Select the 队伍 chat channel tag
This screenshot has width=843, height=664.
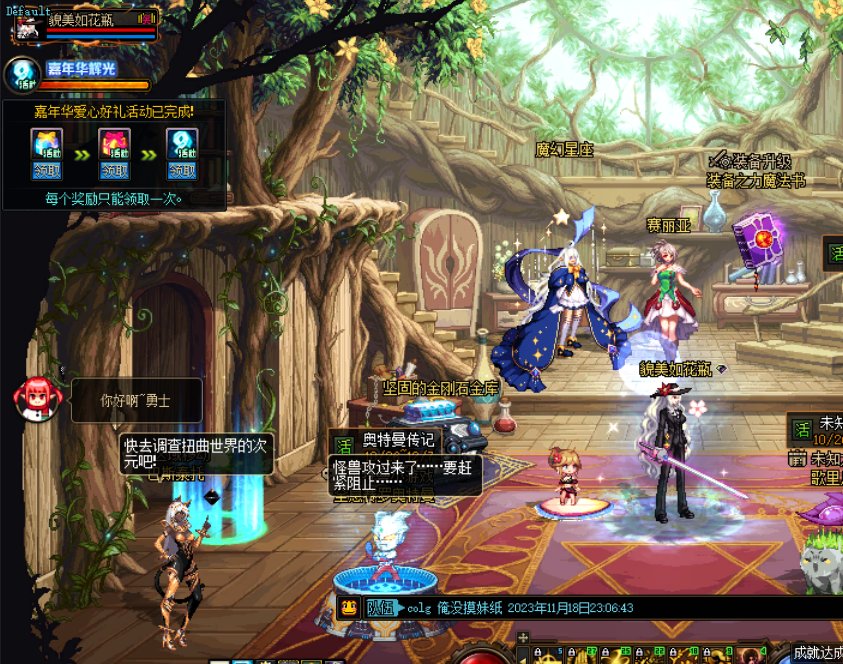[x=382, y=607]
